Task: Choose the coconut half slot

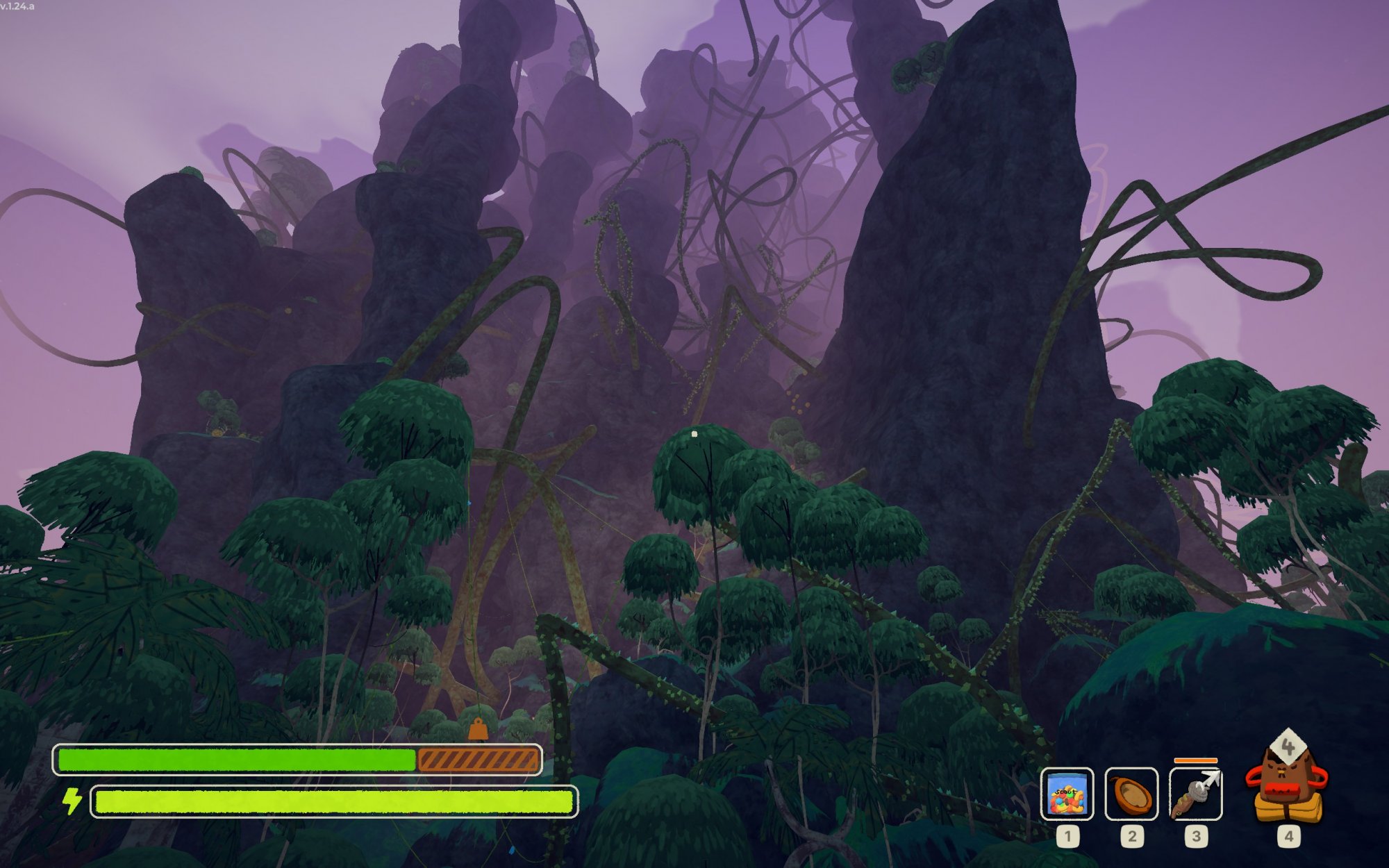Action: click(1131, 794)
